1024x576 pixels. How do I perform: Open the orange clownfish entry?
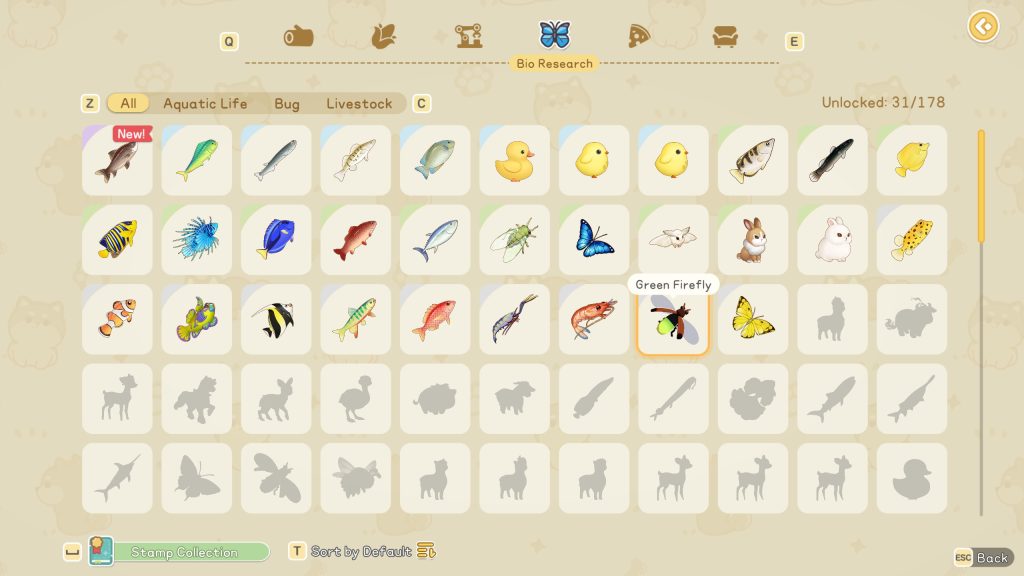tap(118, 320)
